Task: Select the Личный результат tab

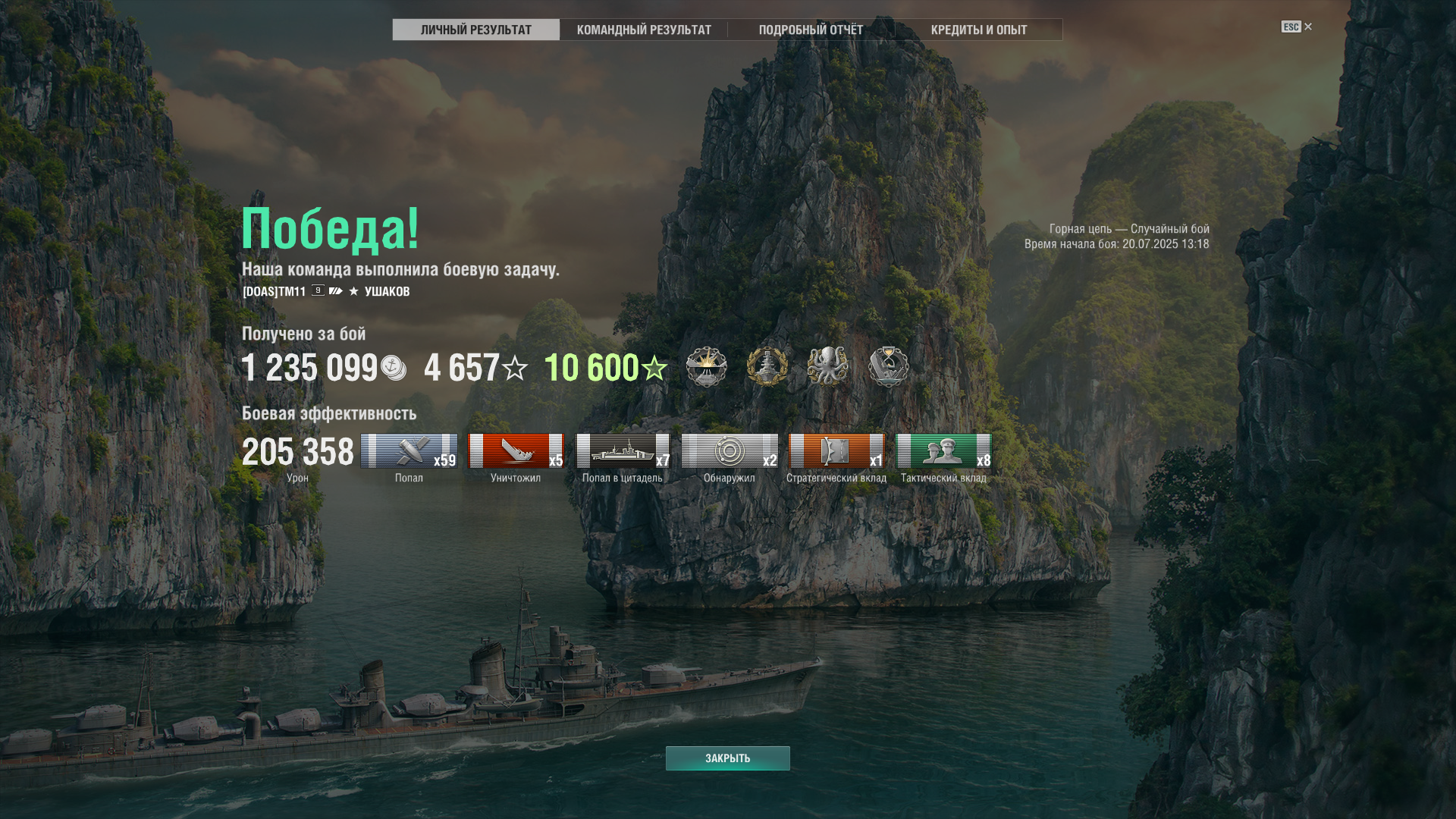Action: (476, 30)
